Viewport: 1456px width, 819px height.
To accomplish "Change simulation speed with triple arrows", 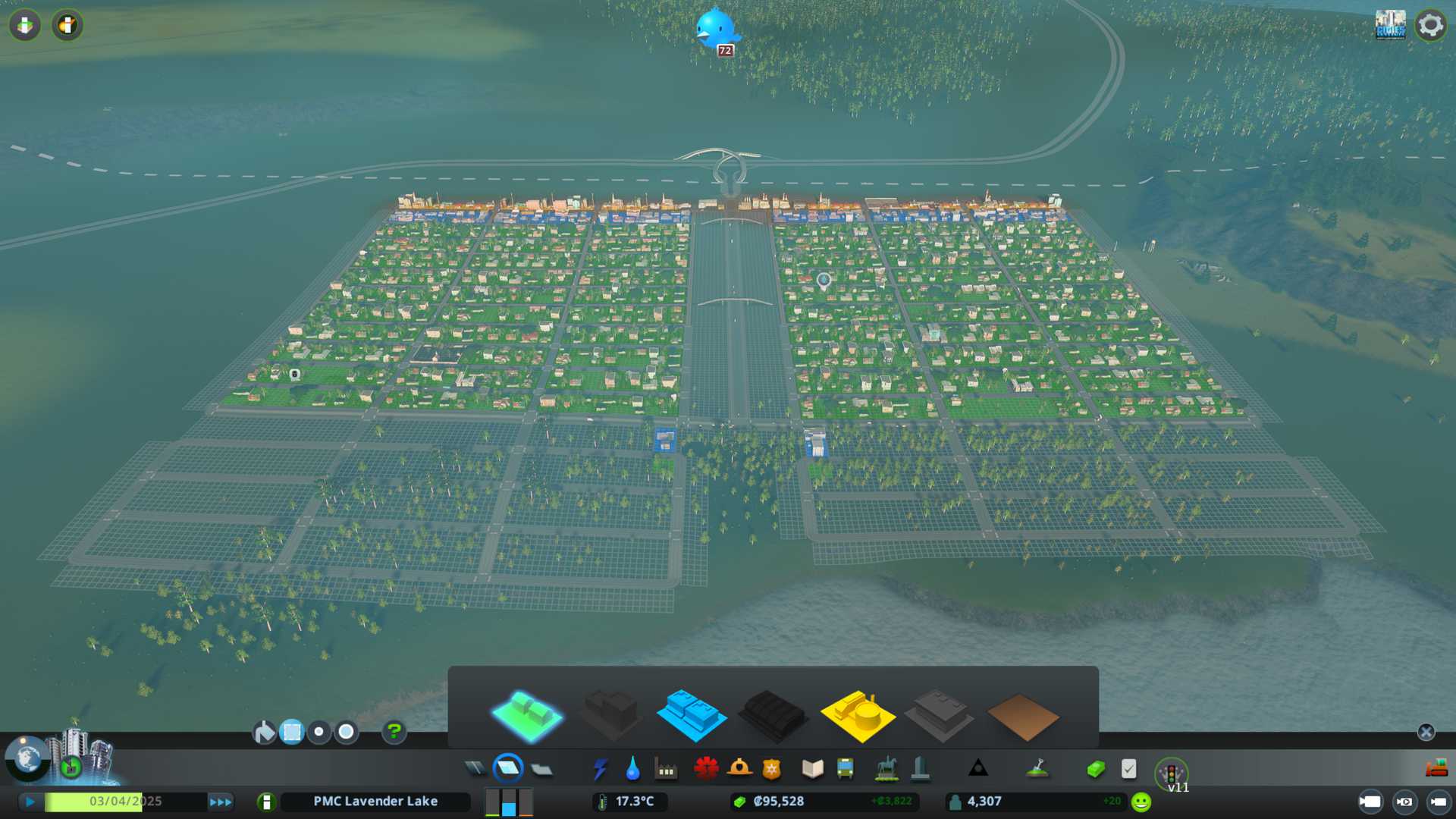I will click(221, 802).
